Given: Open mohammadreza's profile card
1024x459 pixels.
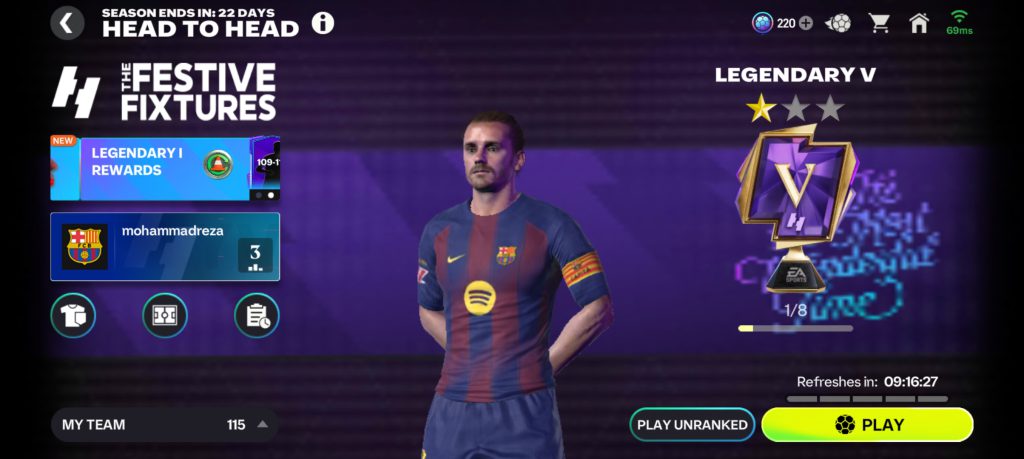Looking at the screenshot, I should pyautogui.click(x=165, y=246).
